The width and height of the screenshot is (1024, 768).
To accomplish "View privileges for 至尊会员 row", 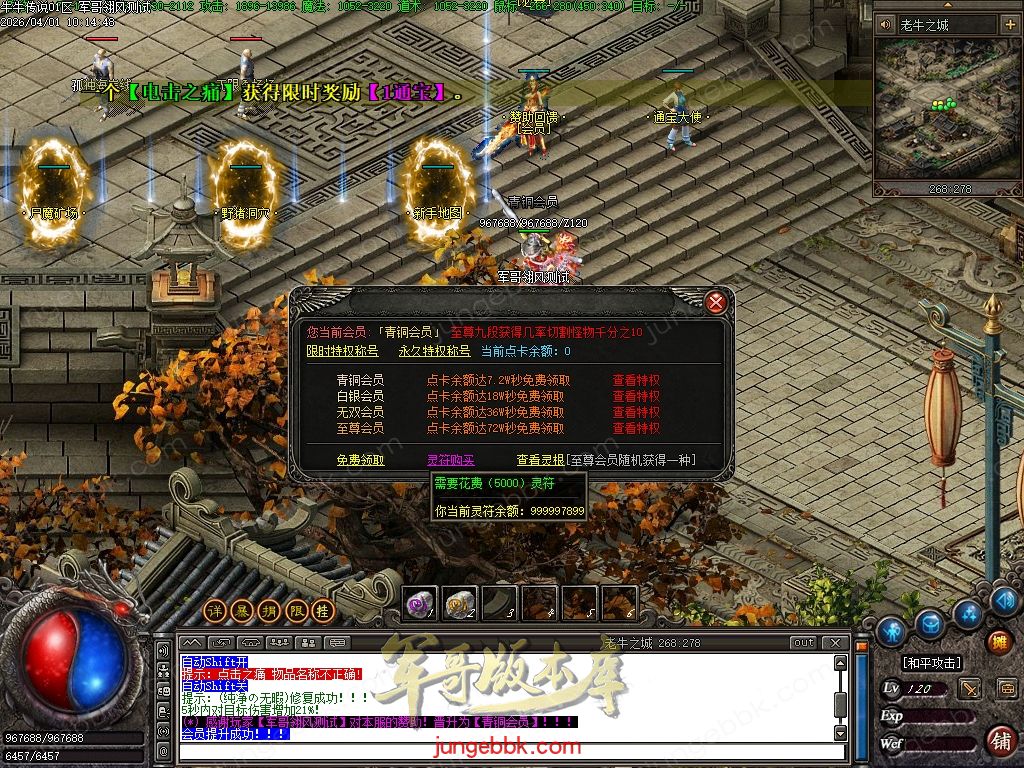I will [636, 428].
